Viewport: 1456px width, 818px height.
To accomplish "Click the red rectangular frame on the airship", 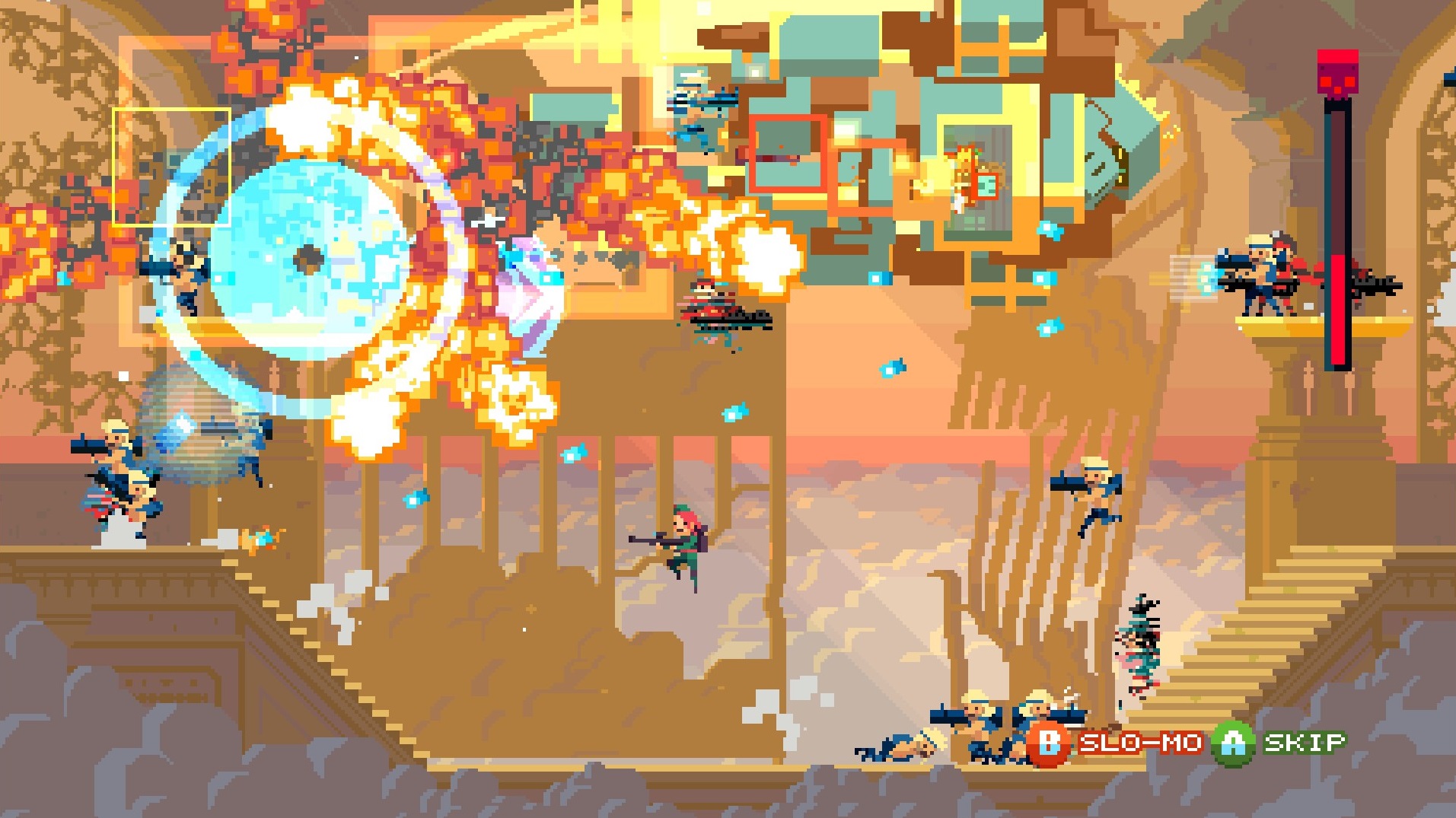I will [788, 152].
